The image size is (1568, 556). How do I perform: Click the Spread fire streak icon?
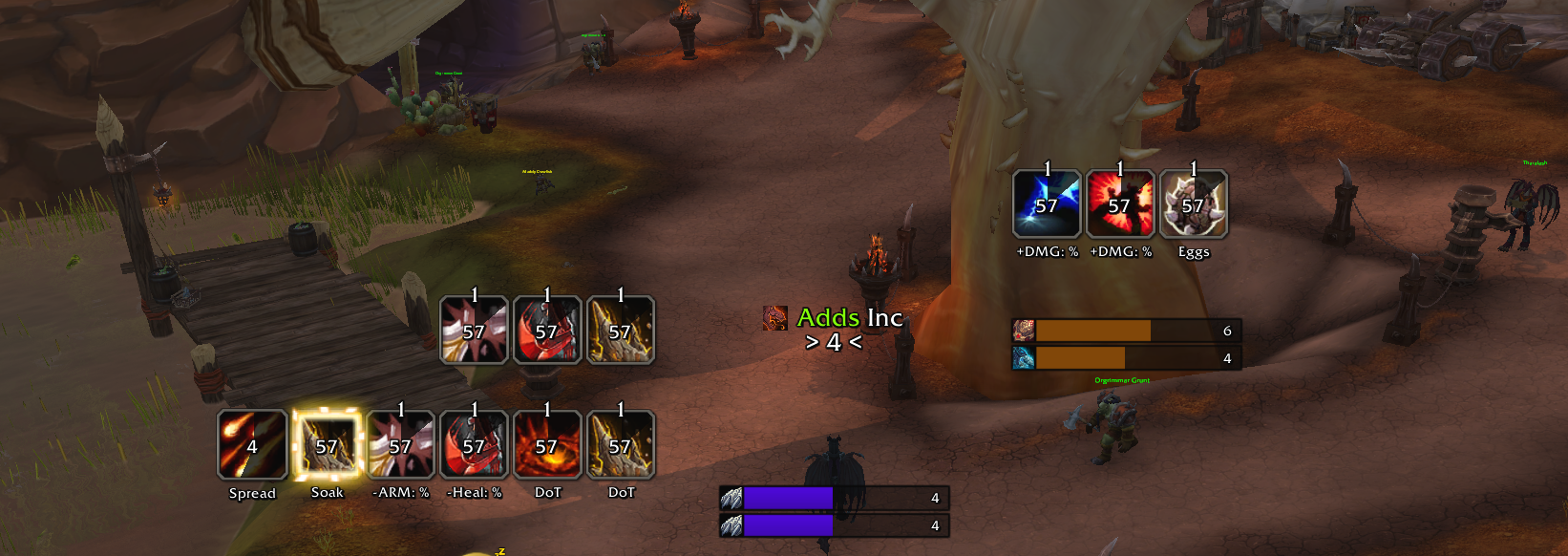click(252, 445)
